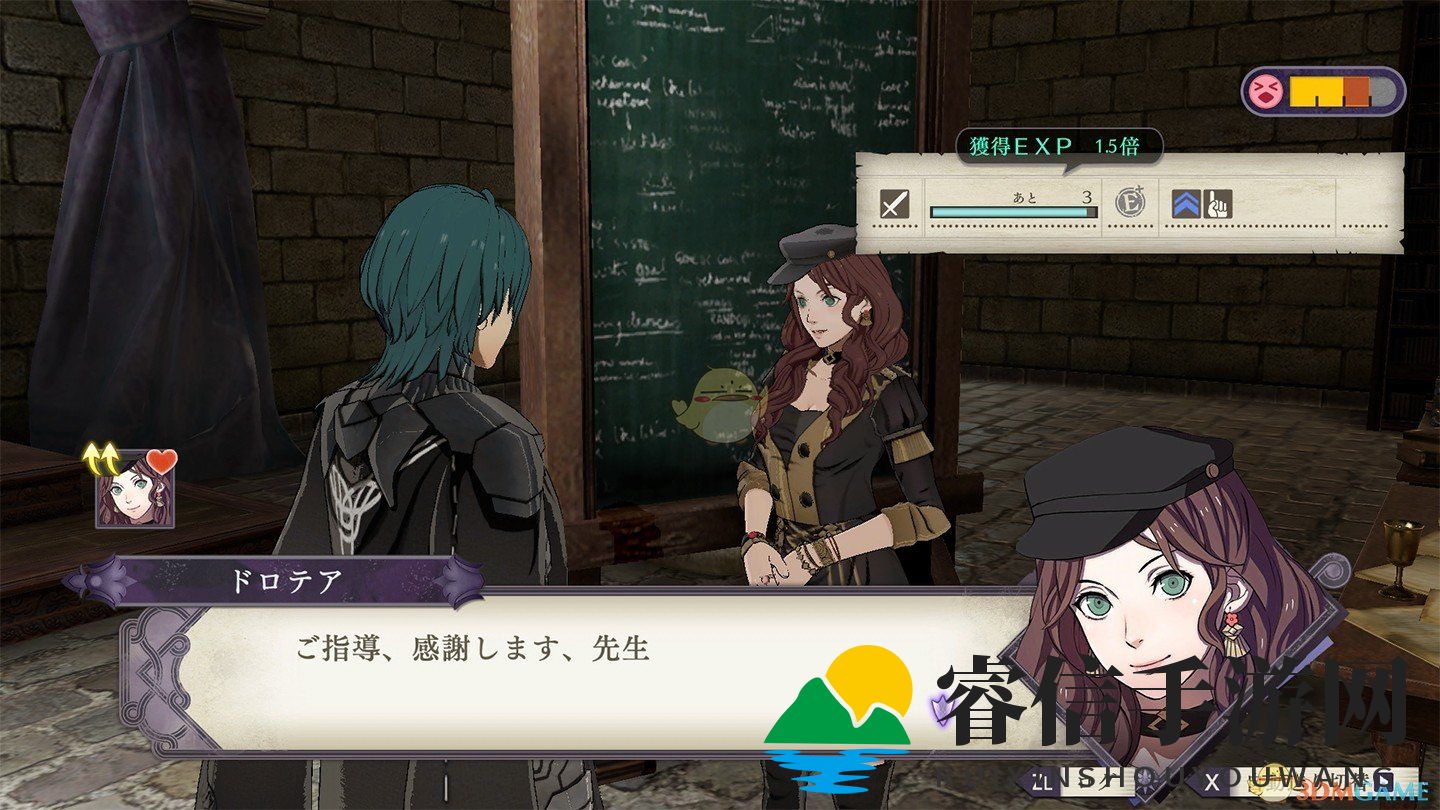1440x810 pixels.
Task: Select Dorothea's small portrait with heart
Action: click(x=134, y=488)
